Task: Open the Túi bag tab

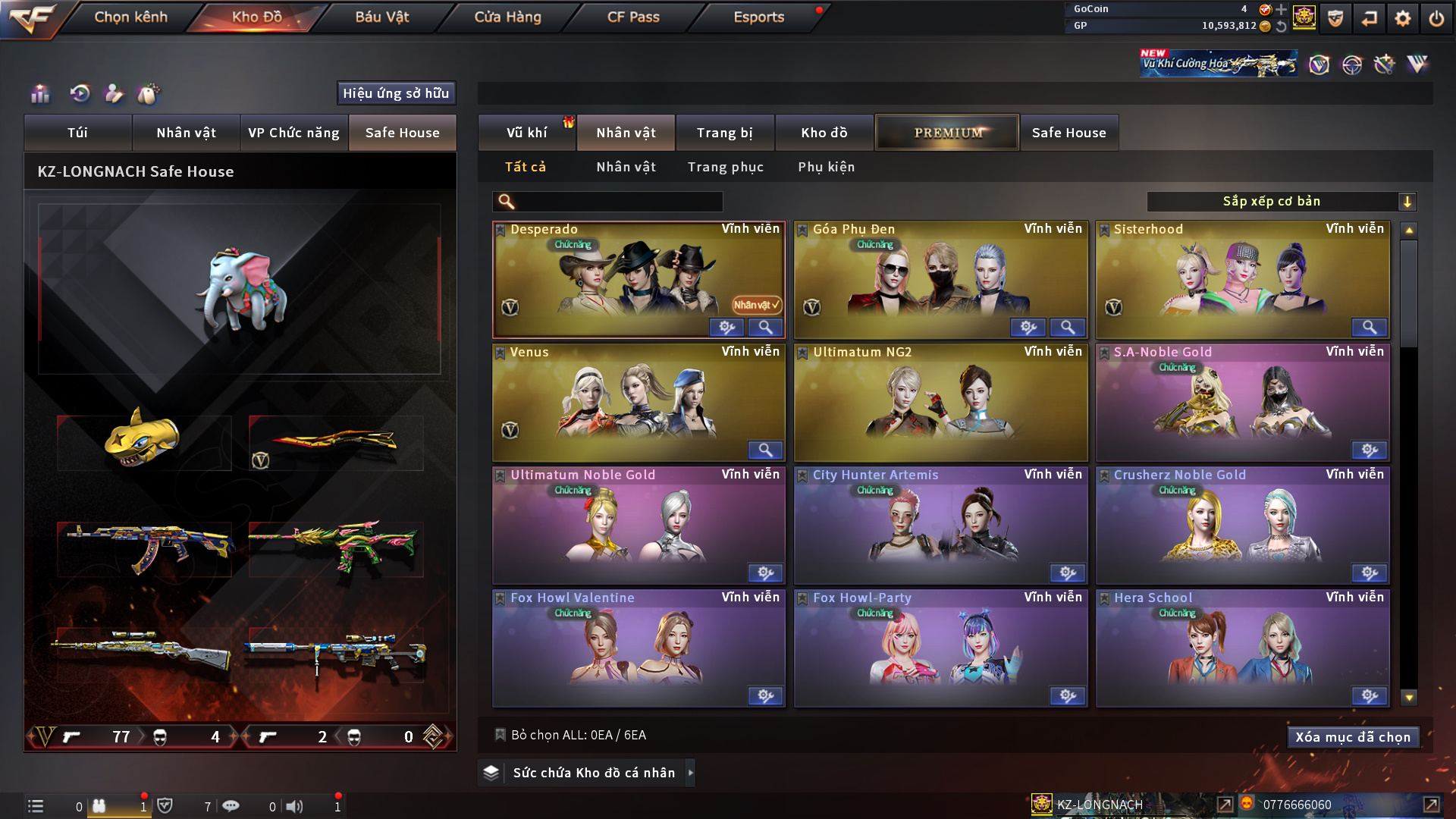Action: pyautogui.click(x=77, y=133)
